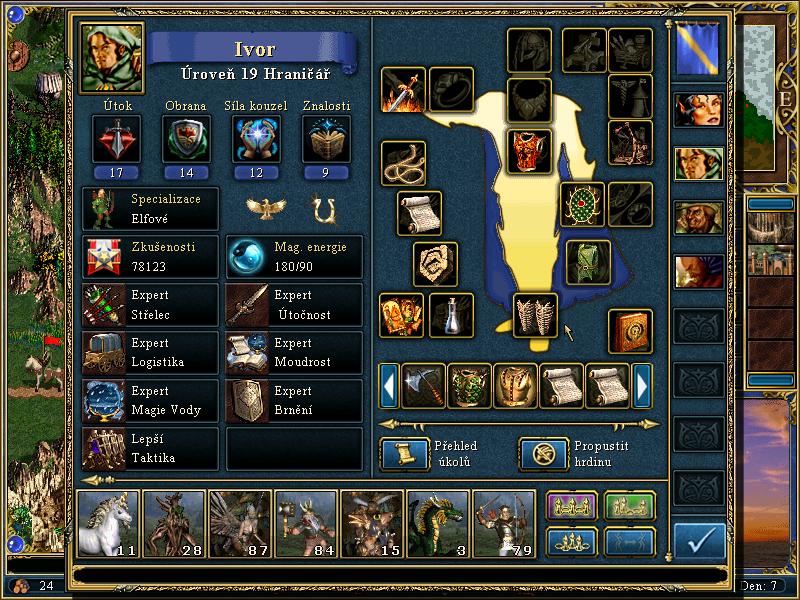
Task: Choose the Expert Magie Vody skill
Action: coord(151,400)
